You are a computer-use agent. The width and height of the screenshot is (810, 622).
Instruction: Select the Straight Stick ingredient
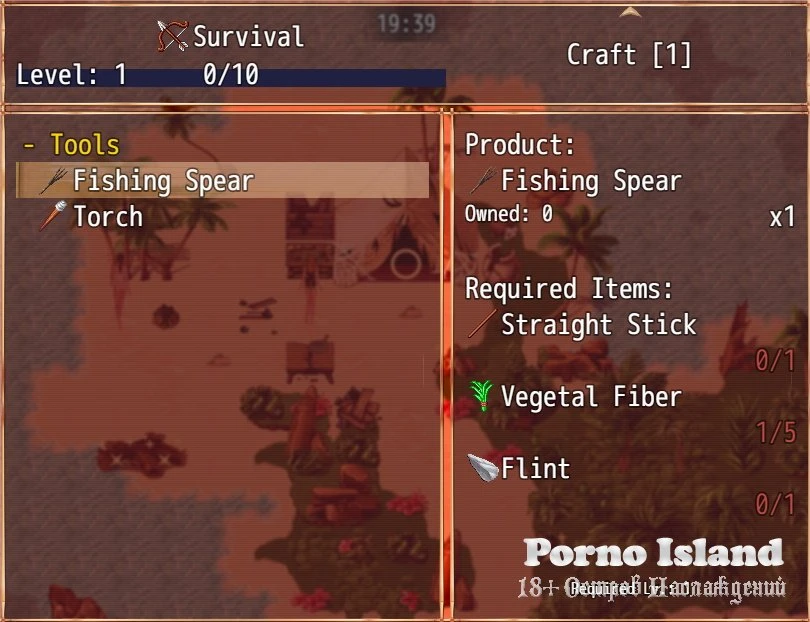click(597, 325)
